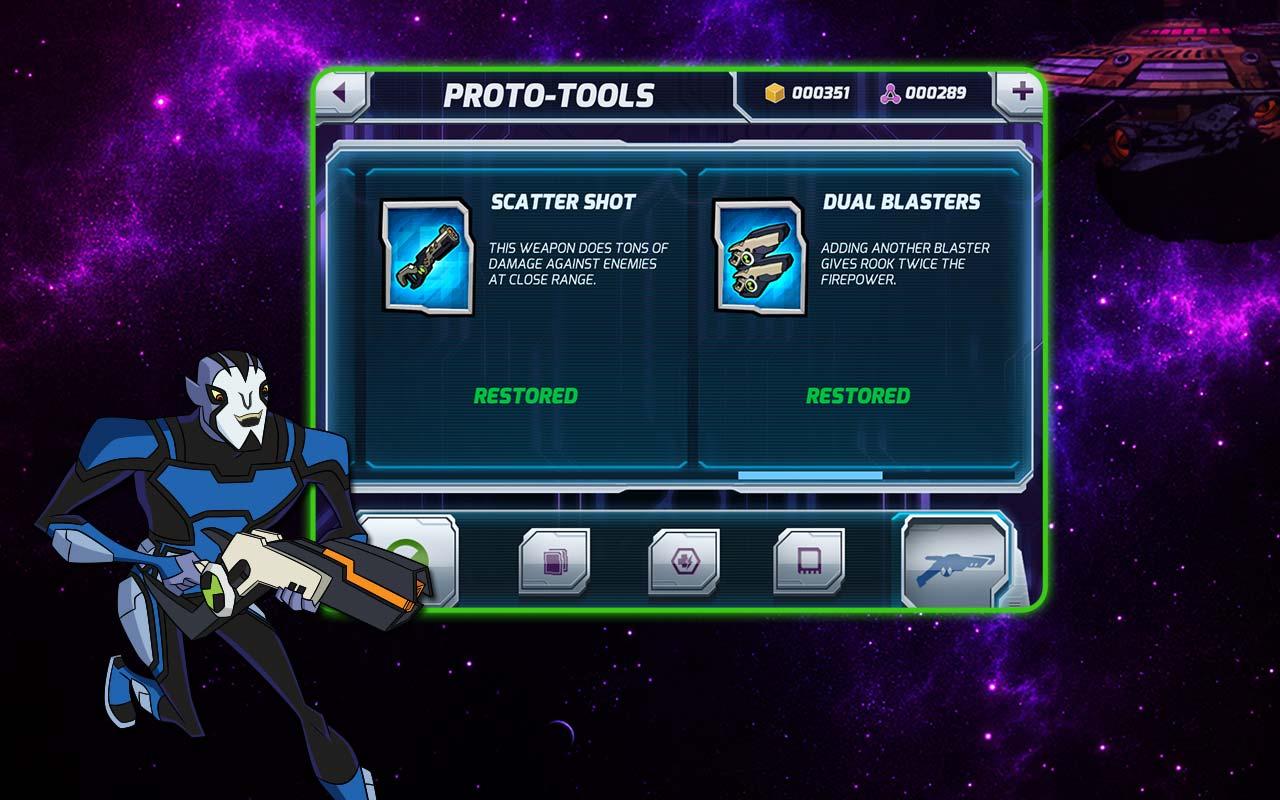Open the hexagon badge tab

click(684, 561)
